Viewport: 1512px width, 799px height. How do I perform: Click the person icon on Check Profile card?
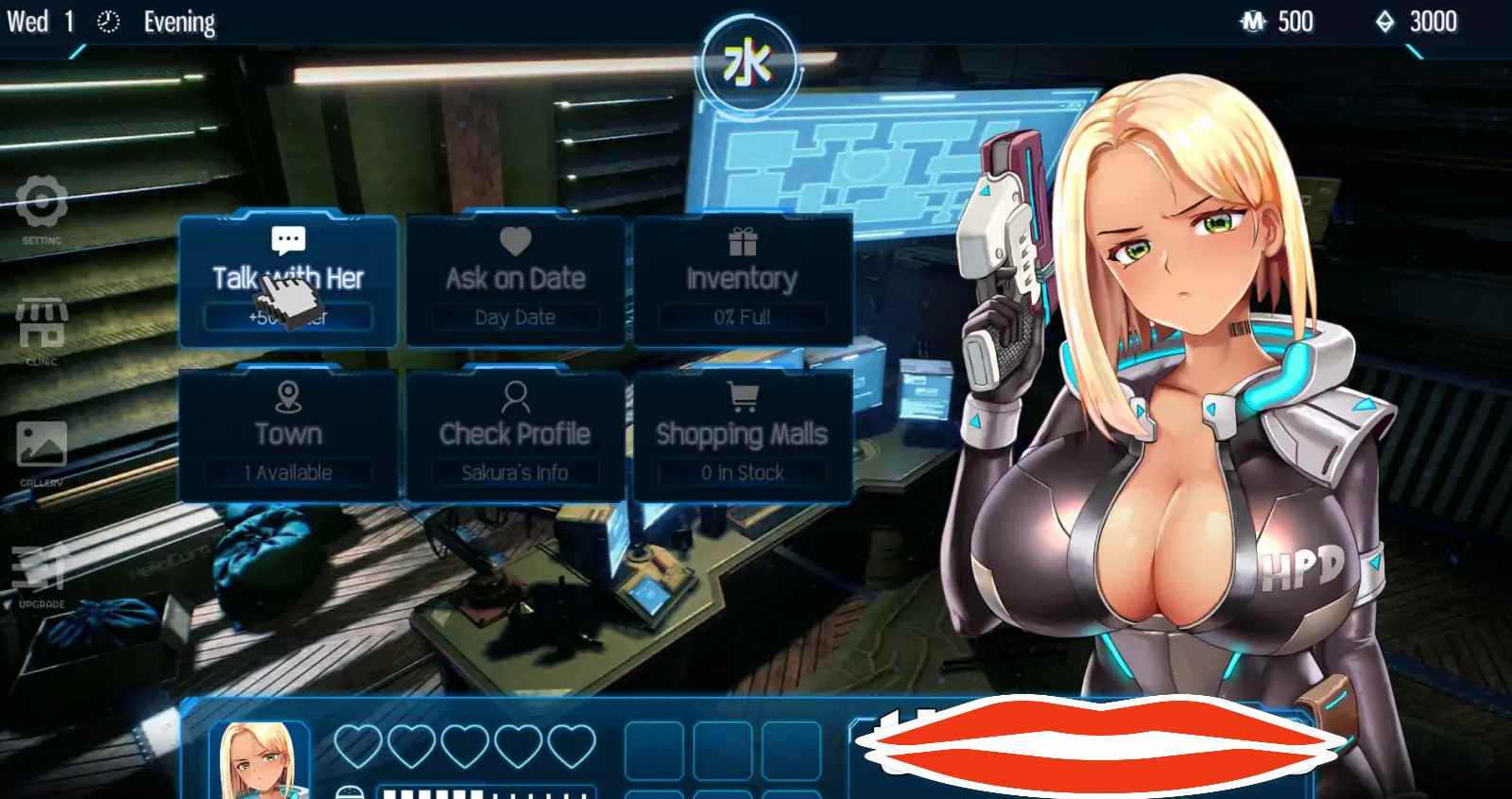(x=516, y=395)
